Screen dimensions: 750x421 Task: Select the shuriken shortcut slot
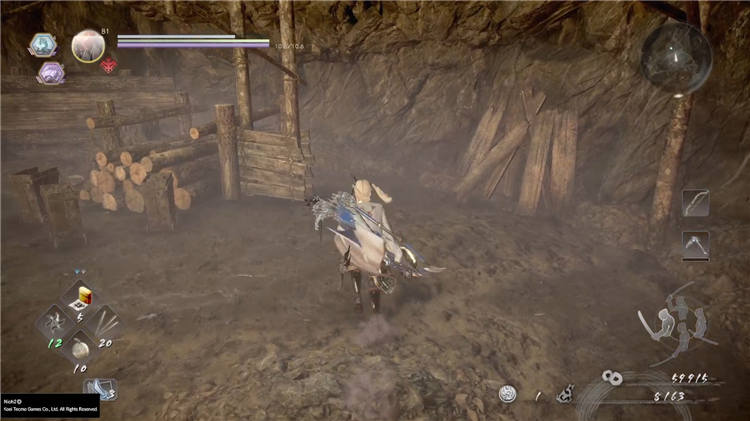(52, 322)
